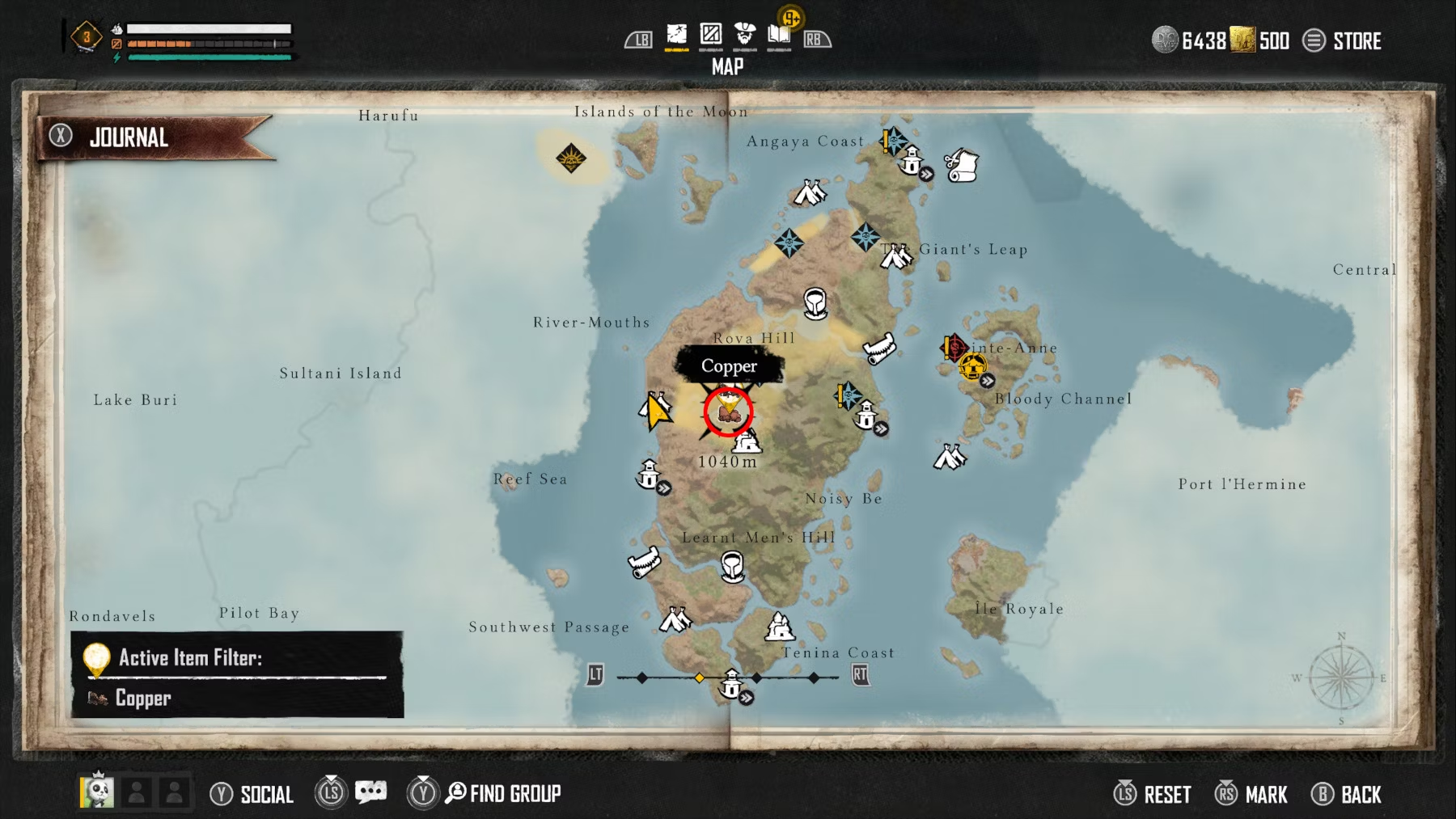Open the open-book tab with 9+ badge
This screenshot has height=819, width=1456.
pyautogui.click(x=778, y=35)
